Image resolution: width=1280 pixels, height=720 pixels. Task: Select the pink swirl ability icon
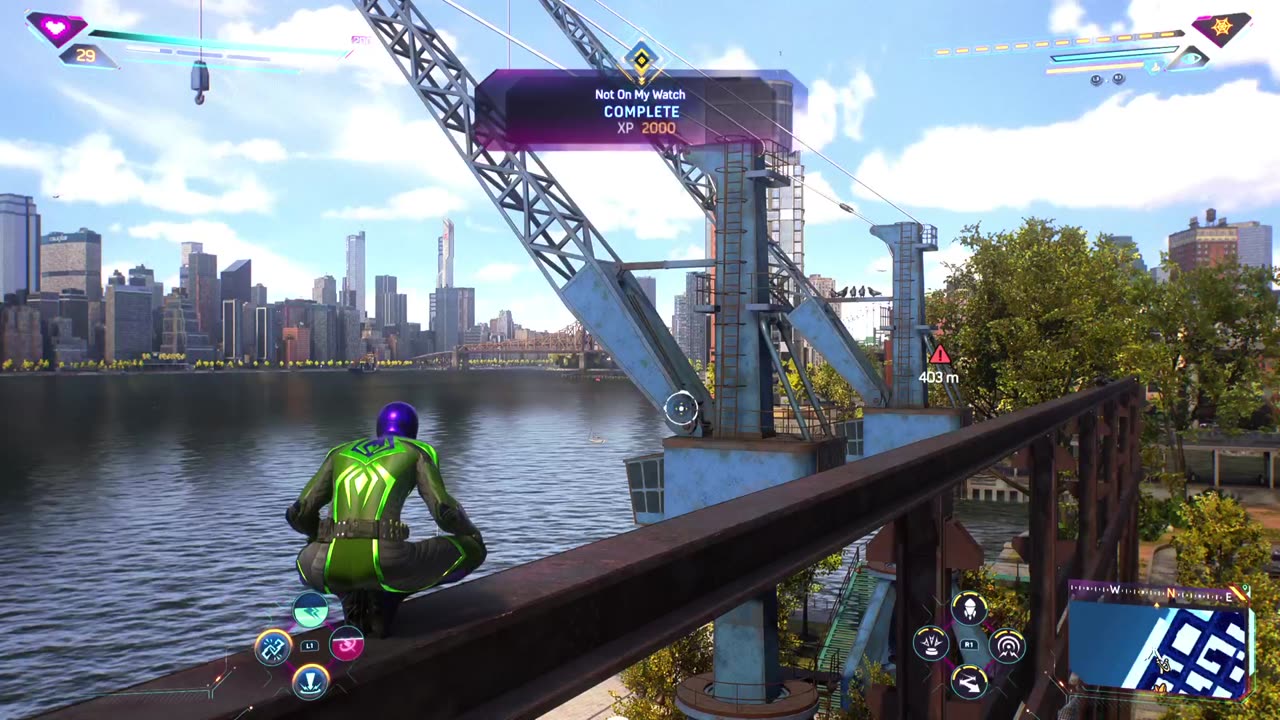pyautogui.click(x=347, y=645)
